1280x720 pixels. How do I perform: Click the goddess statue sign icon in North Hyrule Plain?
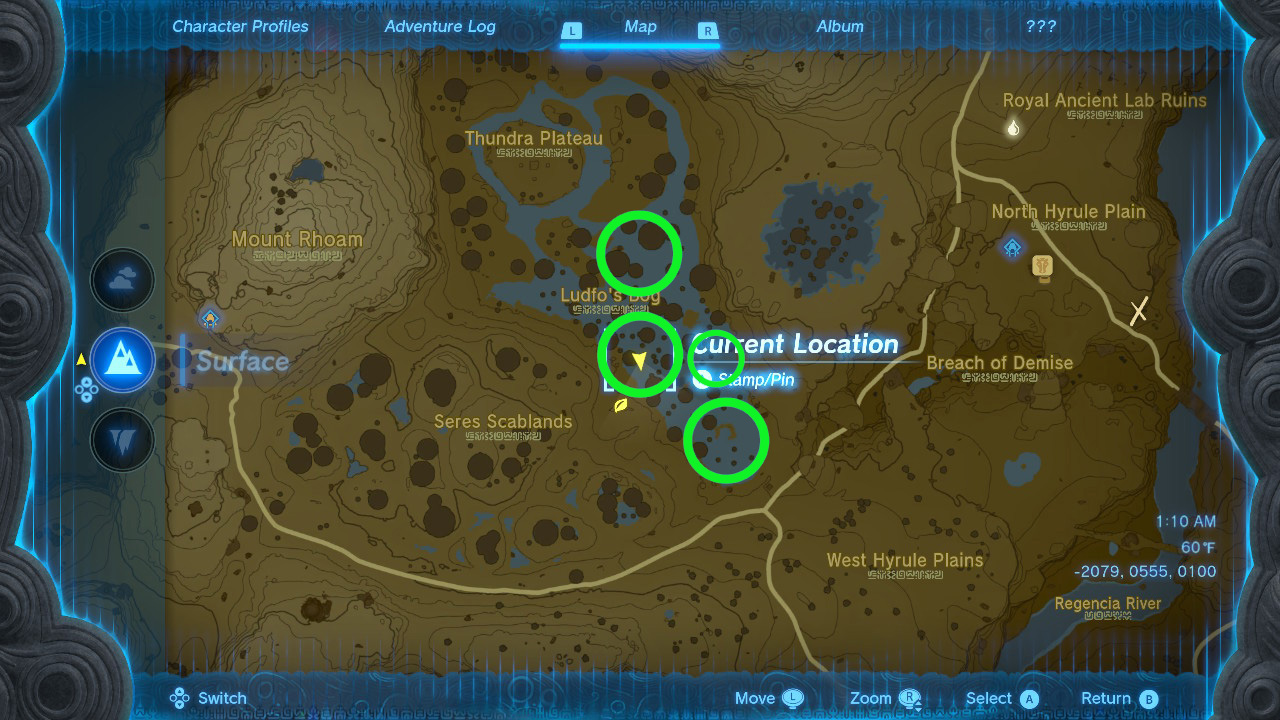(x=1043, y=266)
